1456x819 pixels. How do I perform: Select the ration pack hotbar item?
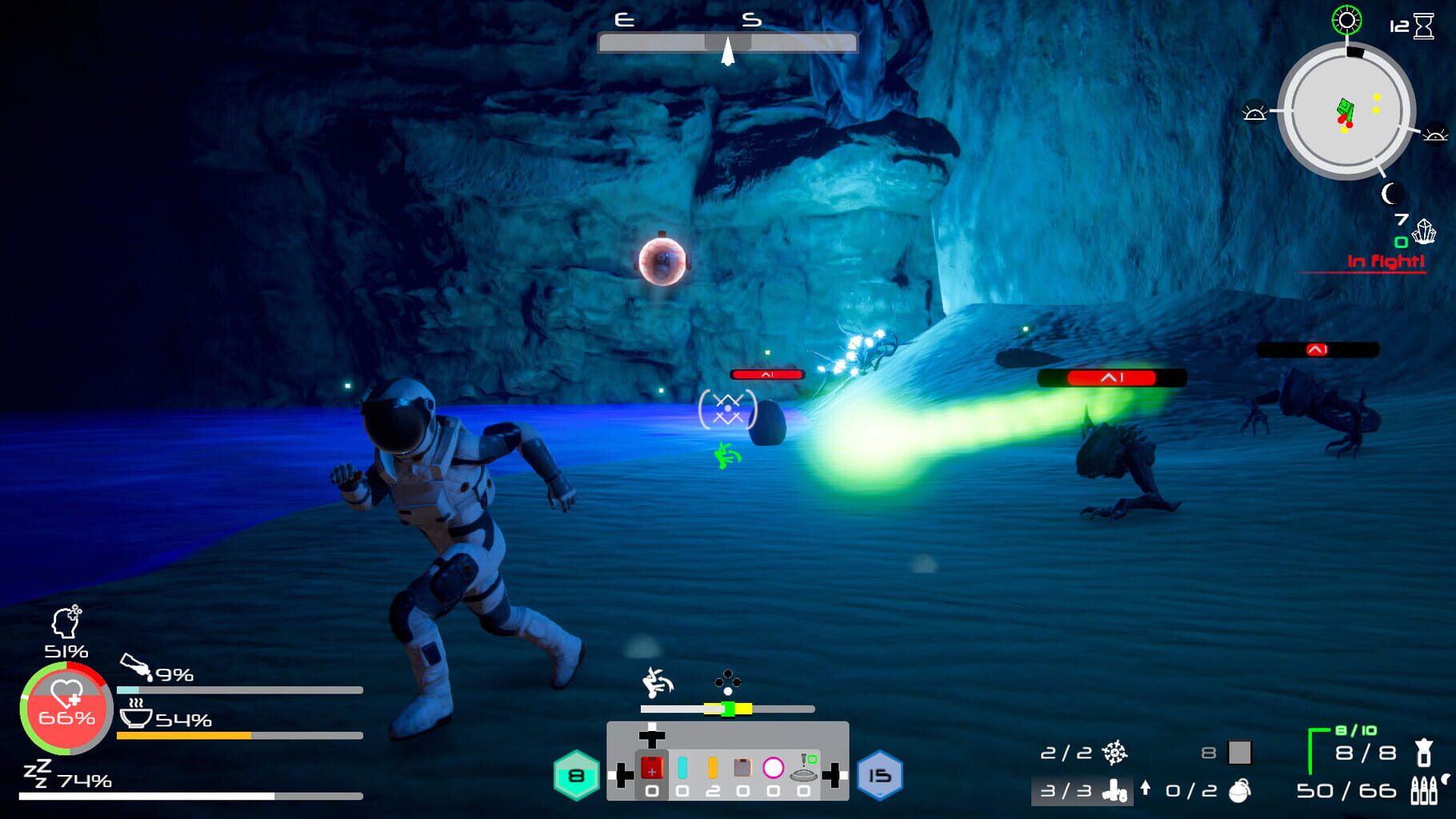pyautogui.click(x=742, y=767)
